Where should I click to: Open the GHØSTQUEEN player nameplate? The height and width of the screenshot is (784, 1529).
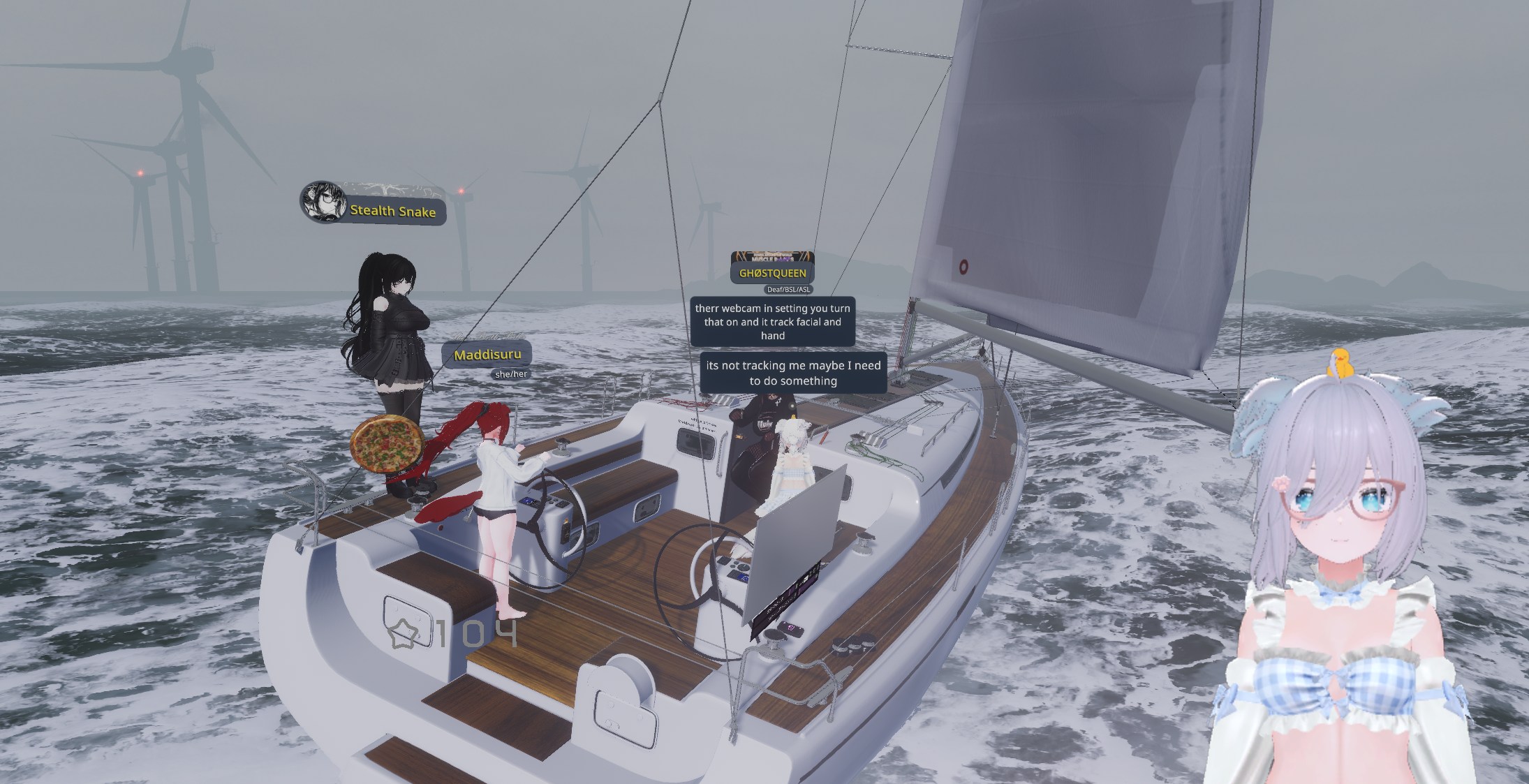(772, 273)
